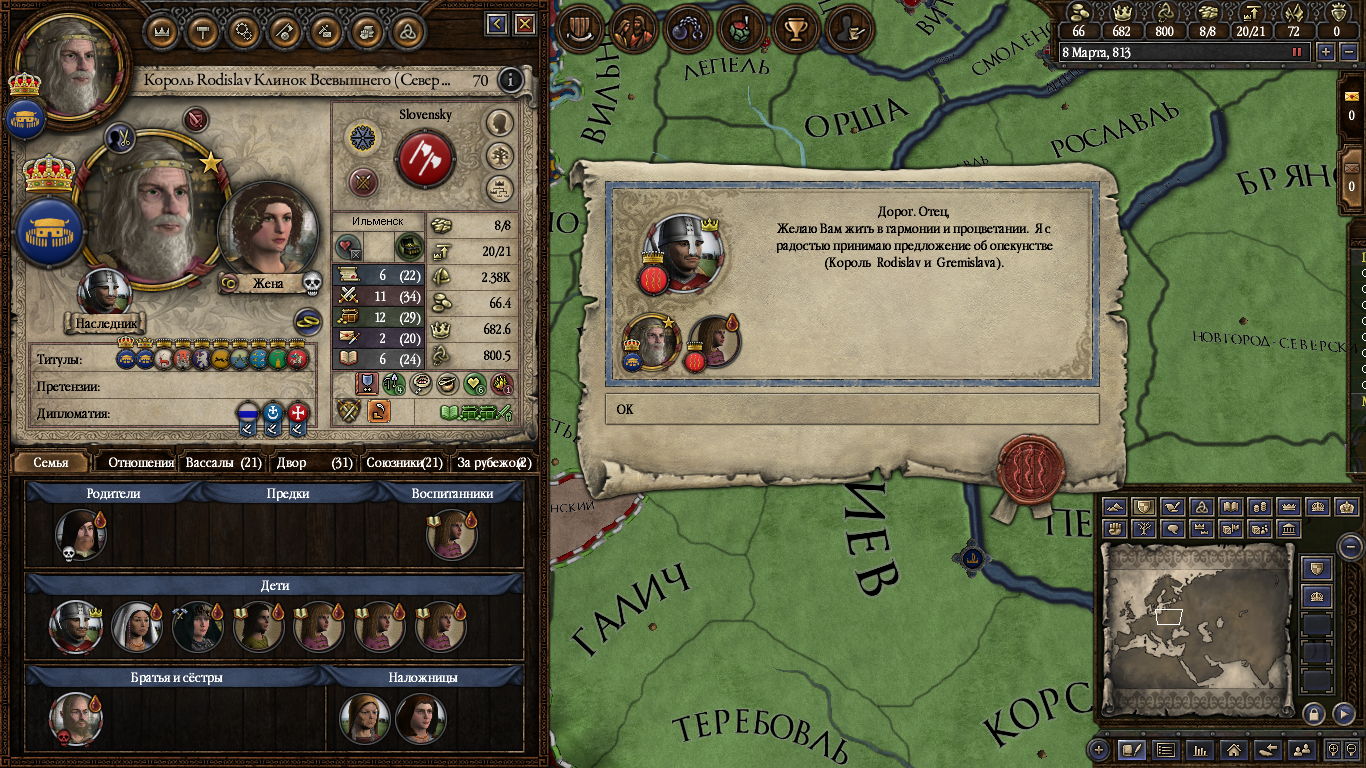The height and width of the screenshot is (768, 1366).
Task: Switch to the Семья tab
Action: pyautogui.click(x=51, y=463)
